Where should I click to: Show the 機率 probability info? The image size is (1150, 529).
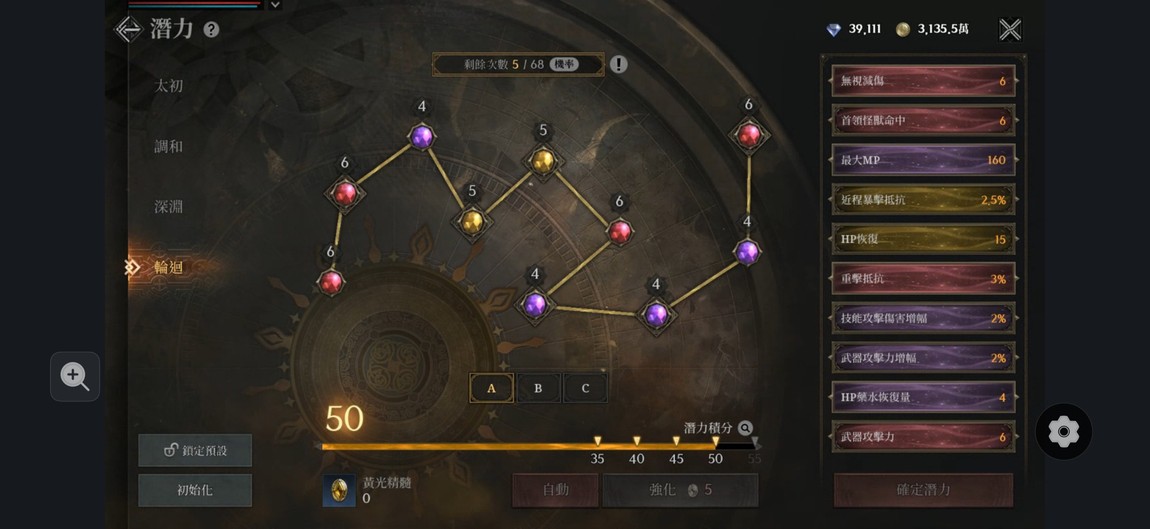pyautogui.click(x=565, y=65)
